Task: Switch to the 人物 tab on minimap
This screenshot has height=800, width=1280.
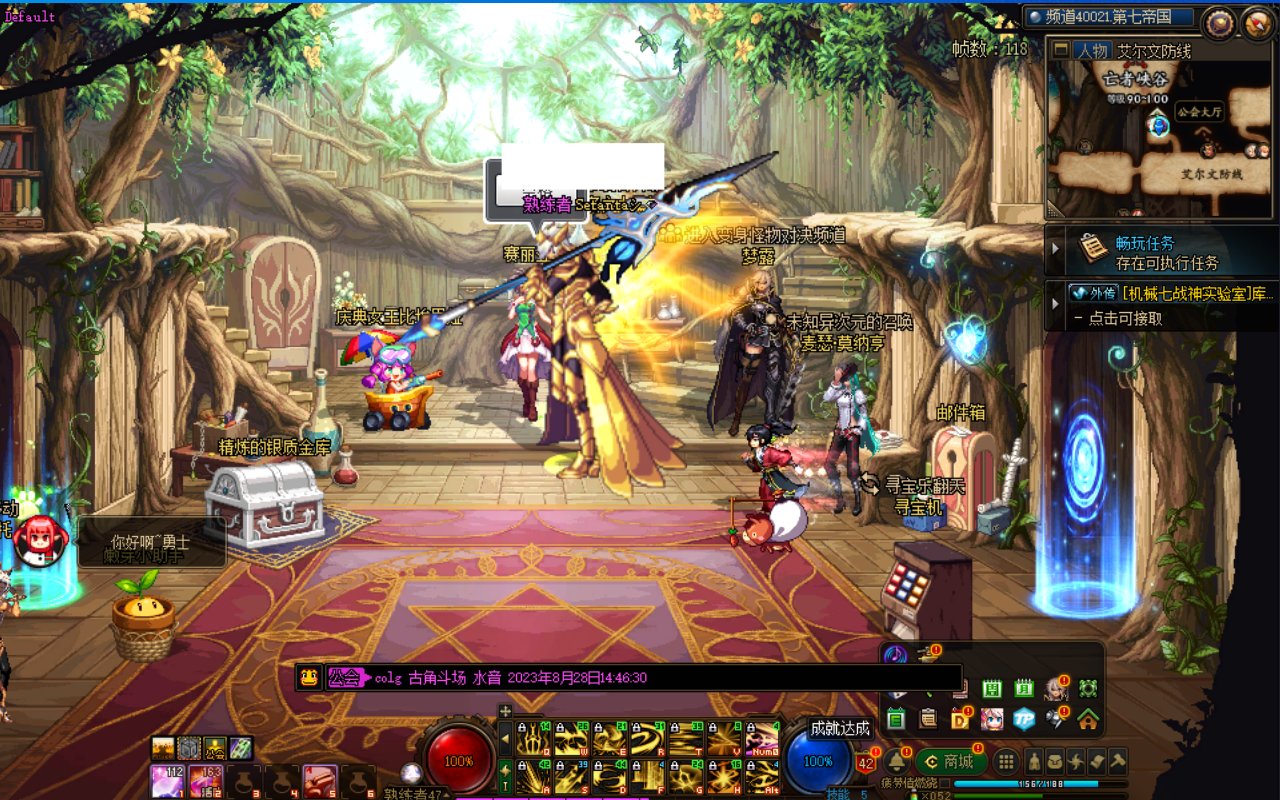Action: (x=1092, y=51)
